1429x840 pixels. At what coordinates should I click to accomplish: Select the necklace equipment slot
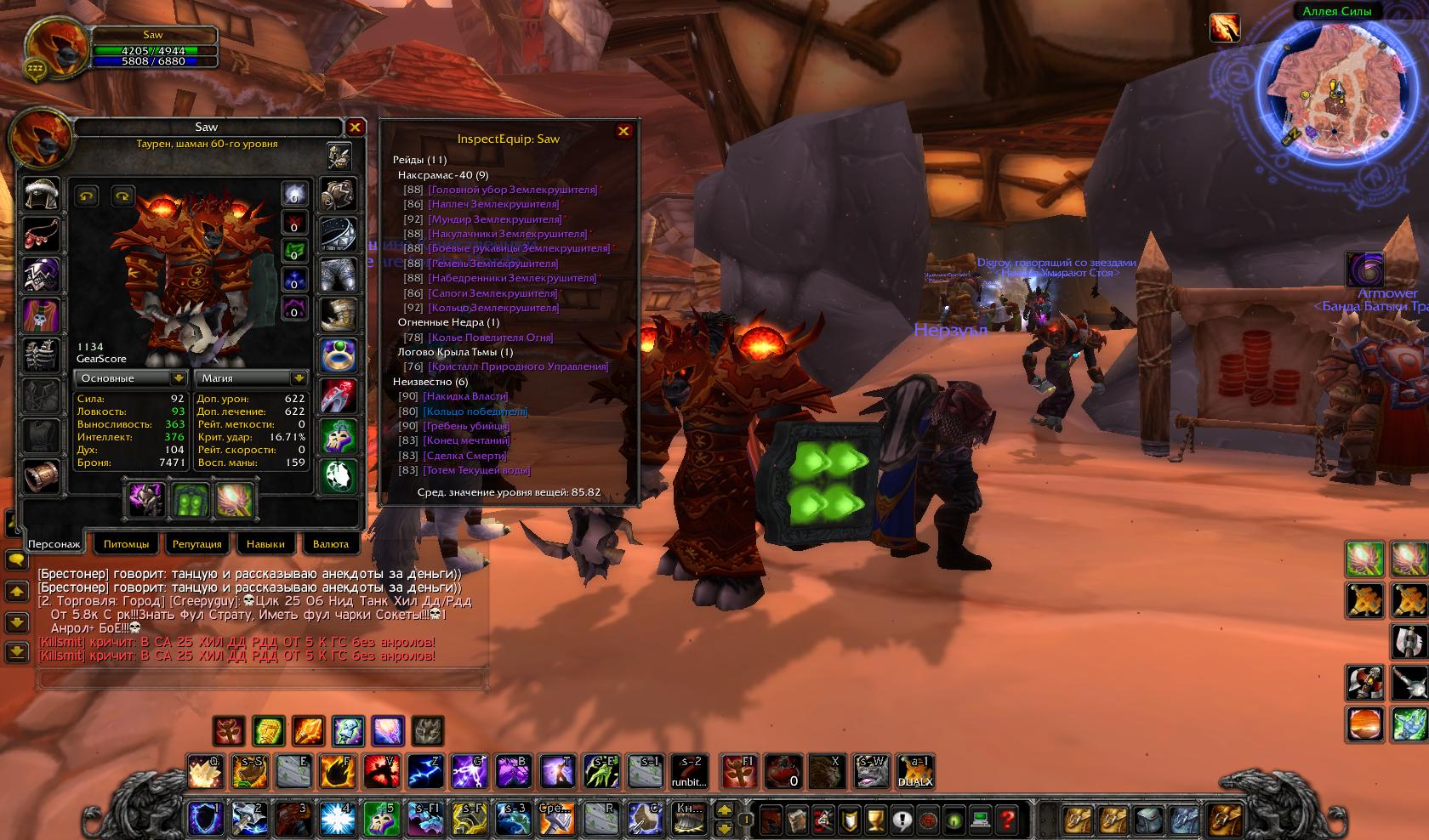click(x=41, y=235)
